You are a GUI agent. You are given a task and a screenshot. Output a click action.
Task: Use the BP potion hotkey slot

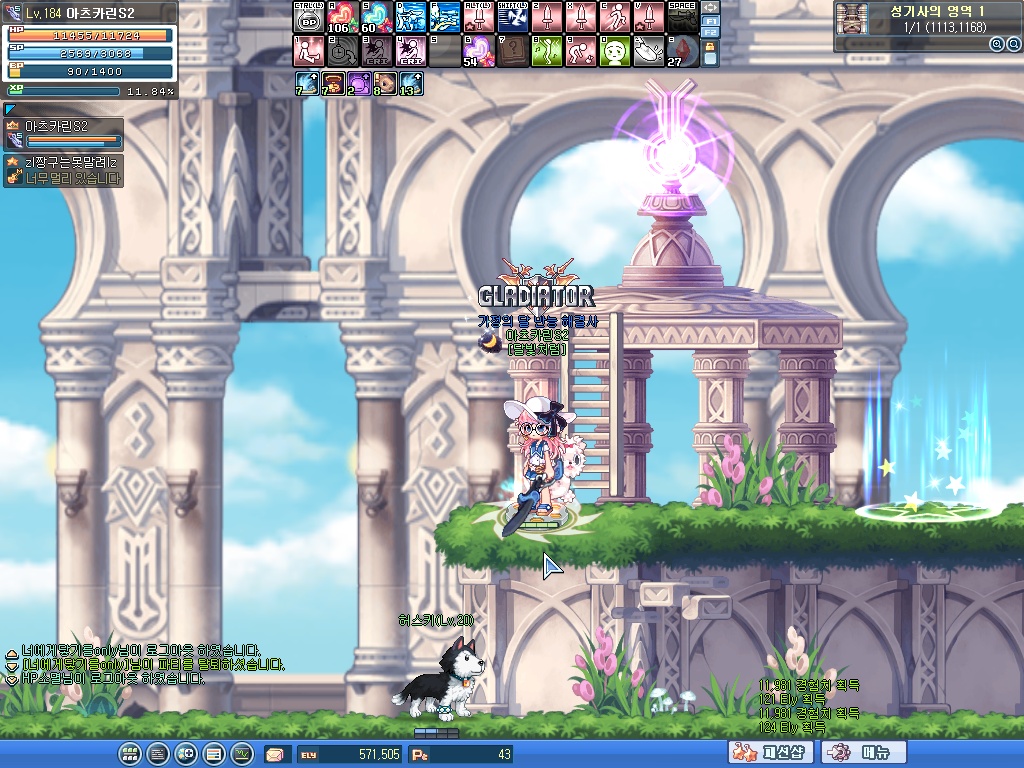tap(308, 18)
